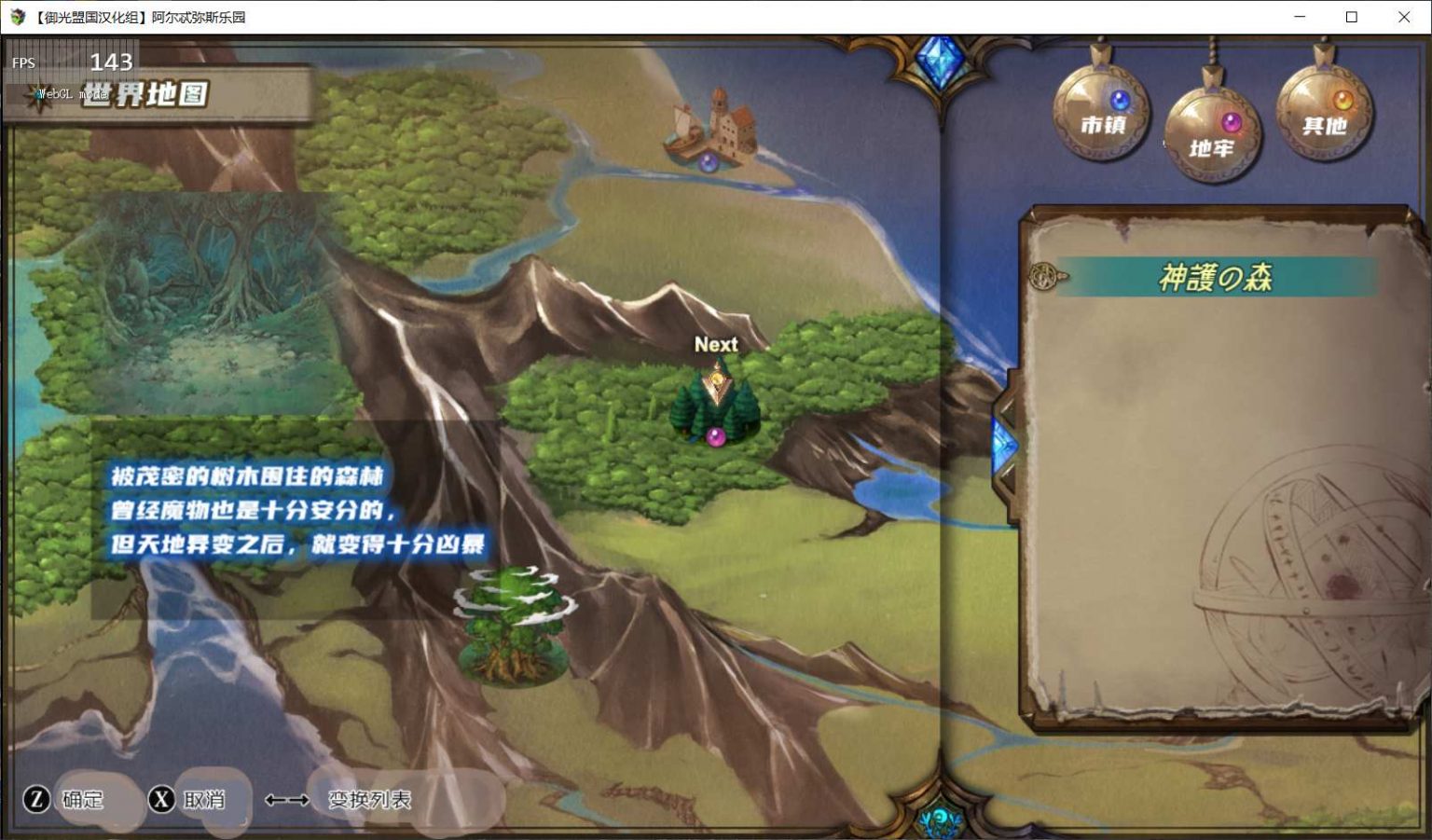This screenshot has height=840, width=1432.
Task: Click the game icon in the title bar
Action: click(16, 16)
